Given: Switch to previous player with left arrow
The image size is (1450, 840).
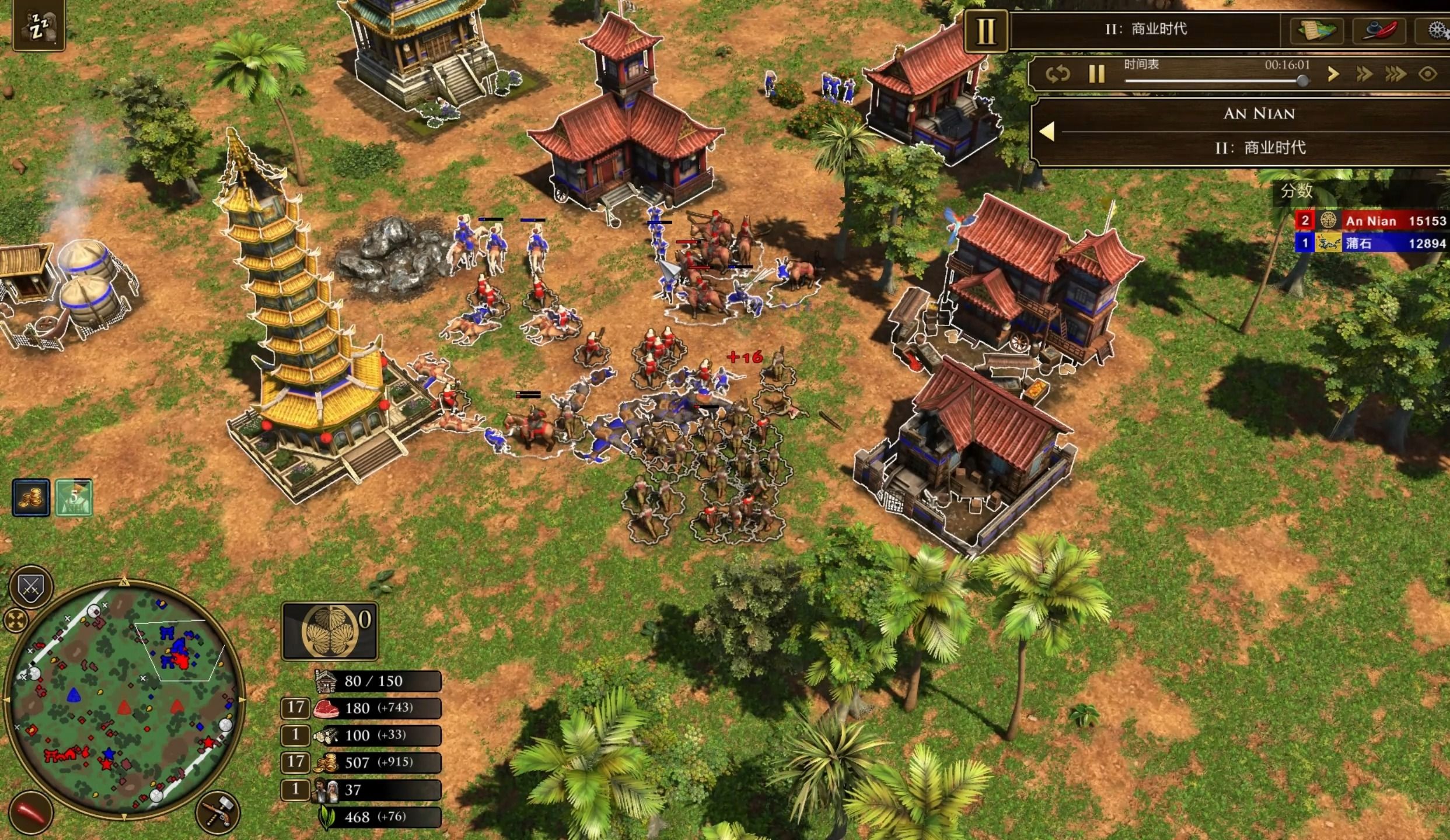Looking at the screenshot, I should pos(1047,131).
